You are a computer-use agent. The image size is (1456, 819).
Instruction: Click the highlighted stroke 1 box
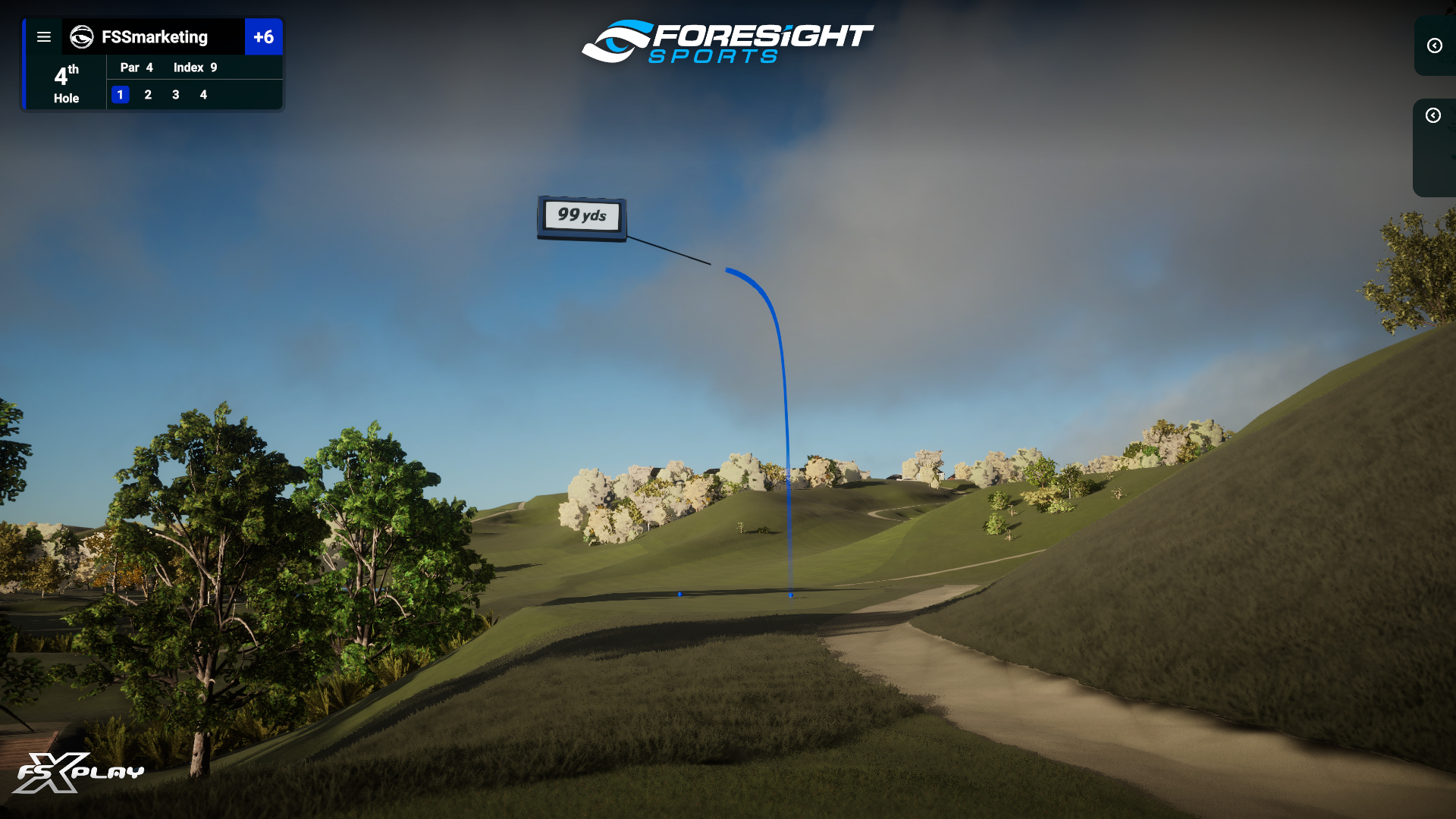coord(121,95)
